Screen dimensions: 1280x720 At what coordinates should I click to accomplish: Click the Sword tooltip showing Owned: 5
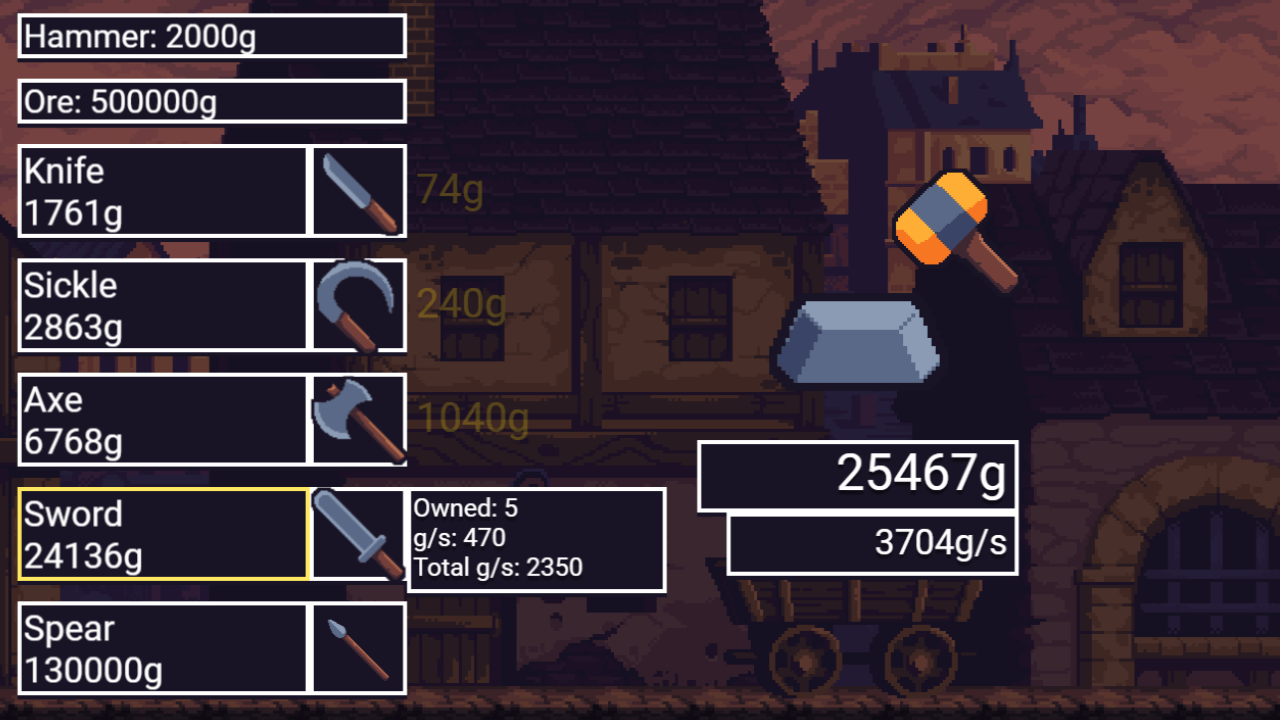(537, 539)
